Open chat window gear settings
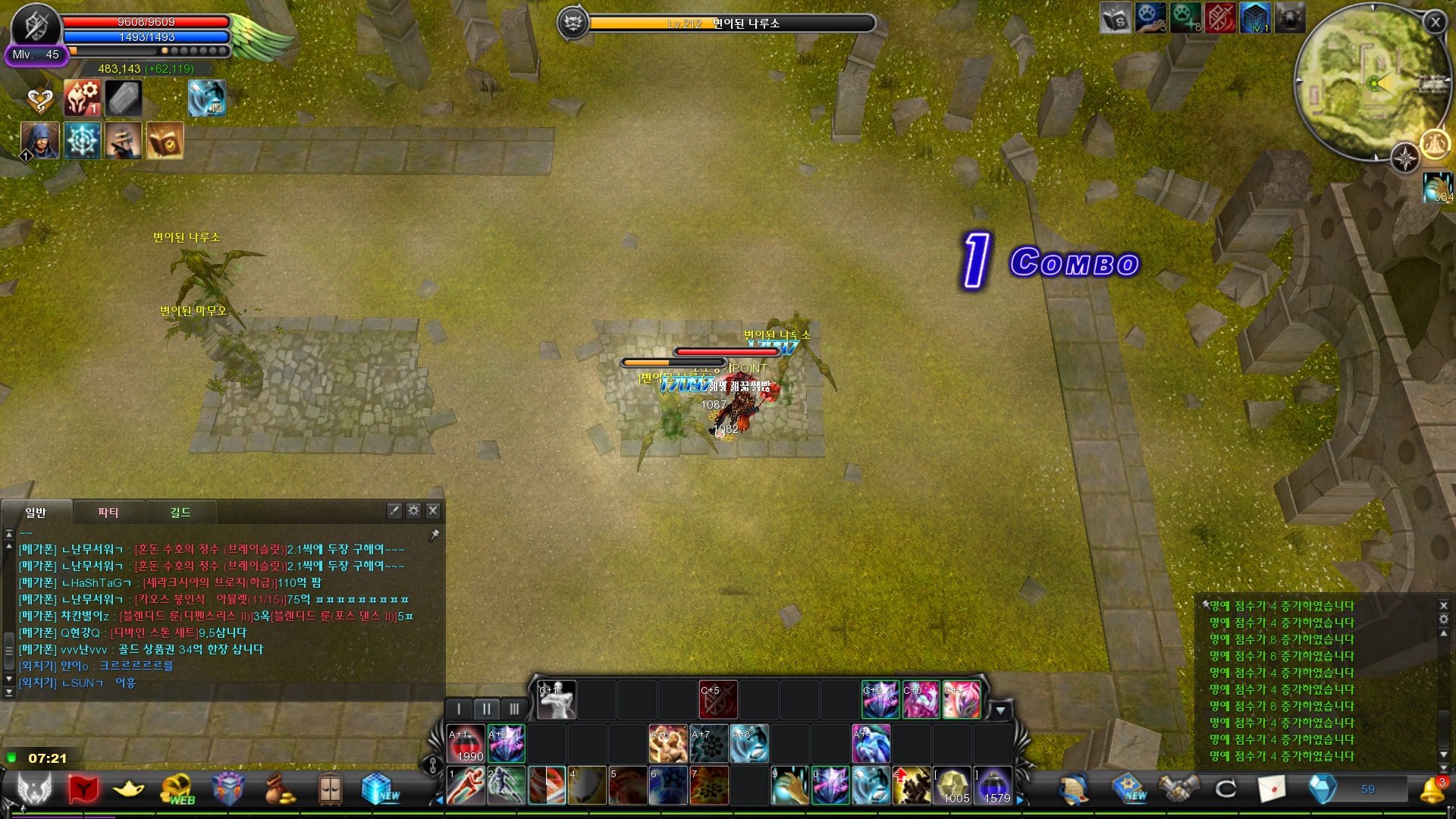This screenshot has height=819, width=1456. 413,510
